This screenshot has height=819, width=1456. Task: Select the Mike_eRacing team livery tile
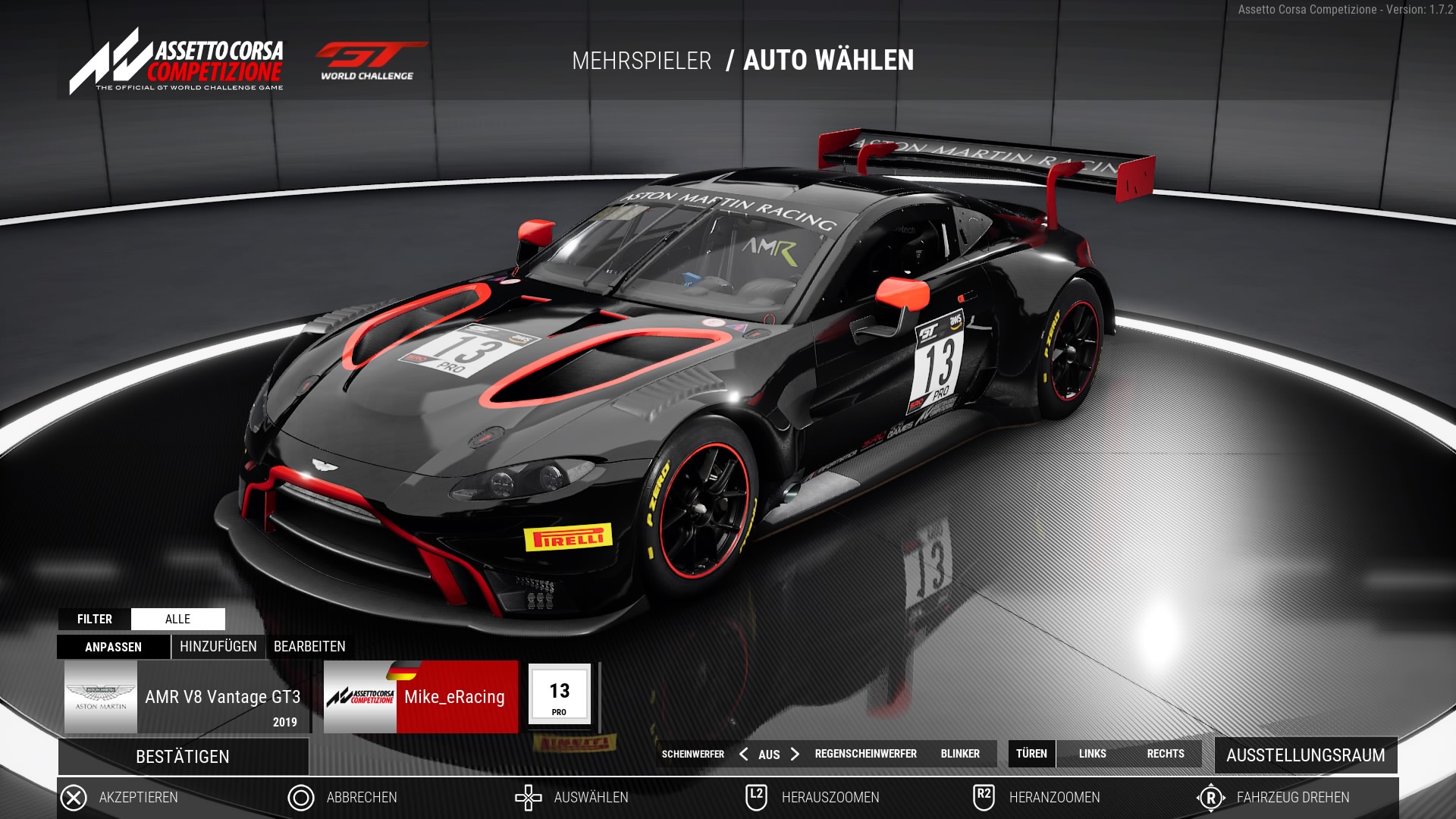coord(421,697)
